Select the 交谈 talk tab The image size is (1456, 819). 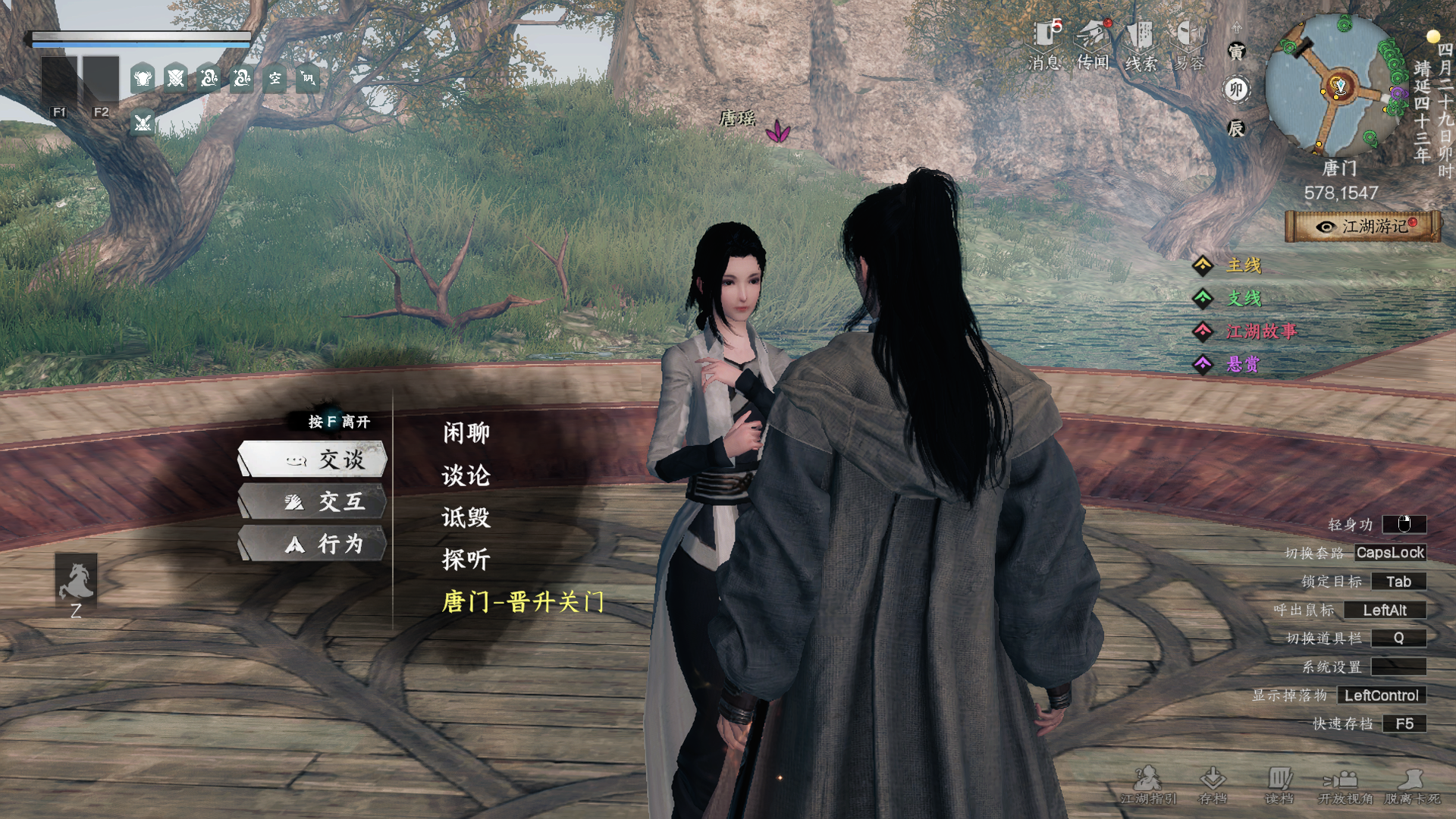coord(312,460)
